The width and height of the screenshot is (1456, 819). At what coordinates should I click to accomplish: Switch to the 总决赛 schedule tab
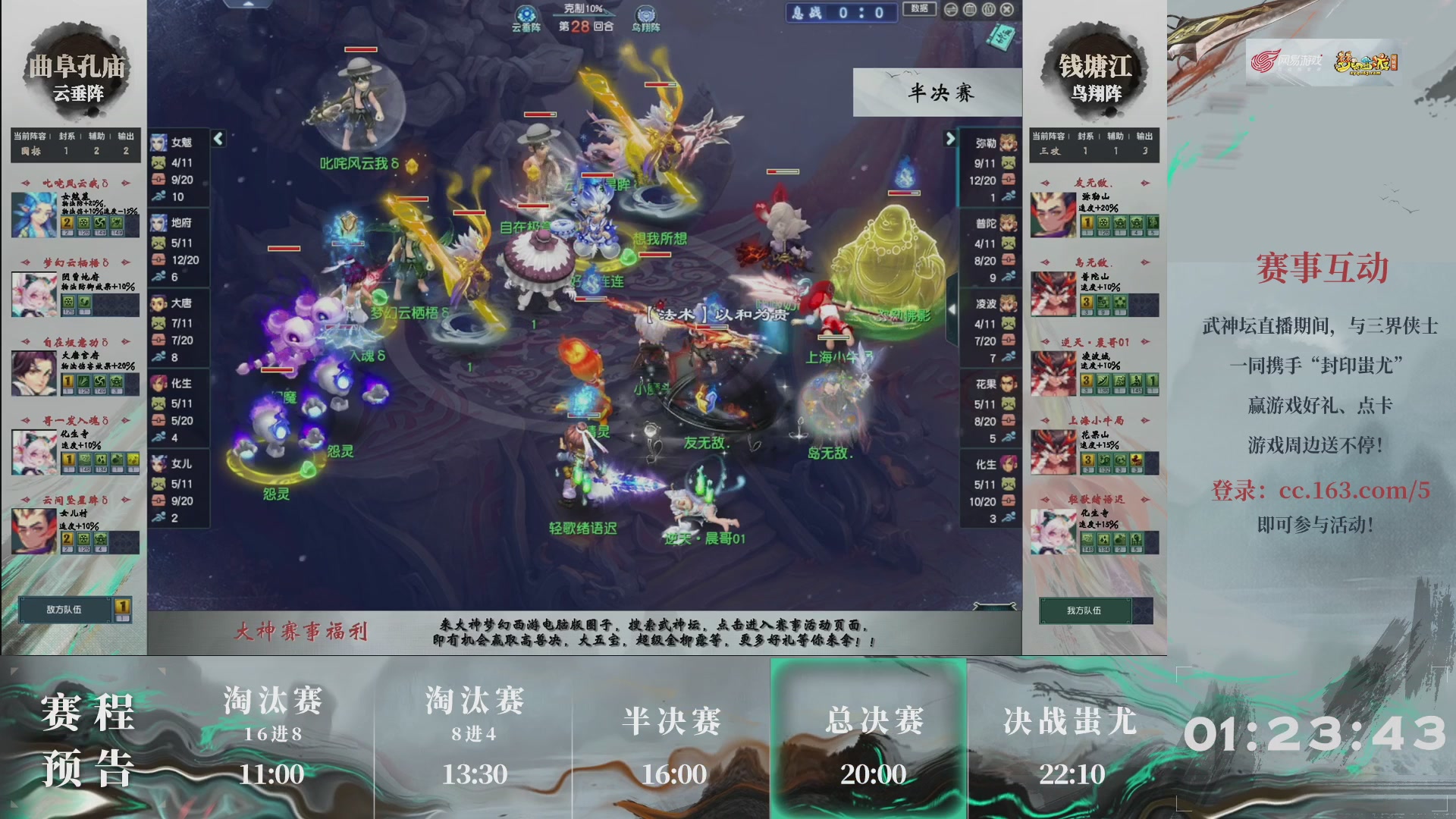[x=871, y=724]
